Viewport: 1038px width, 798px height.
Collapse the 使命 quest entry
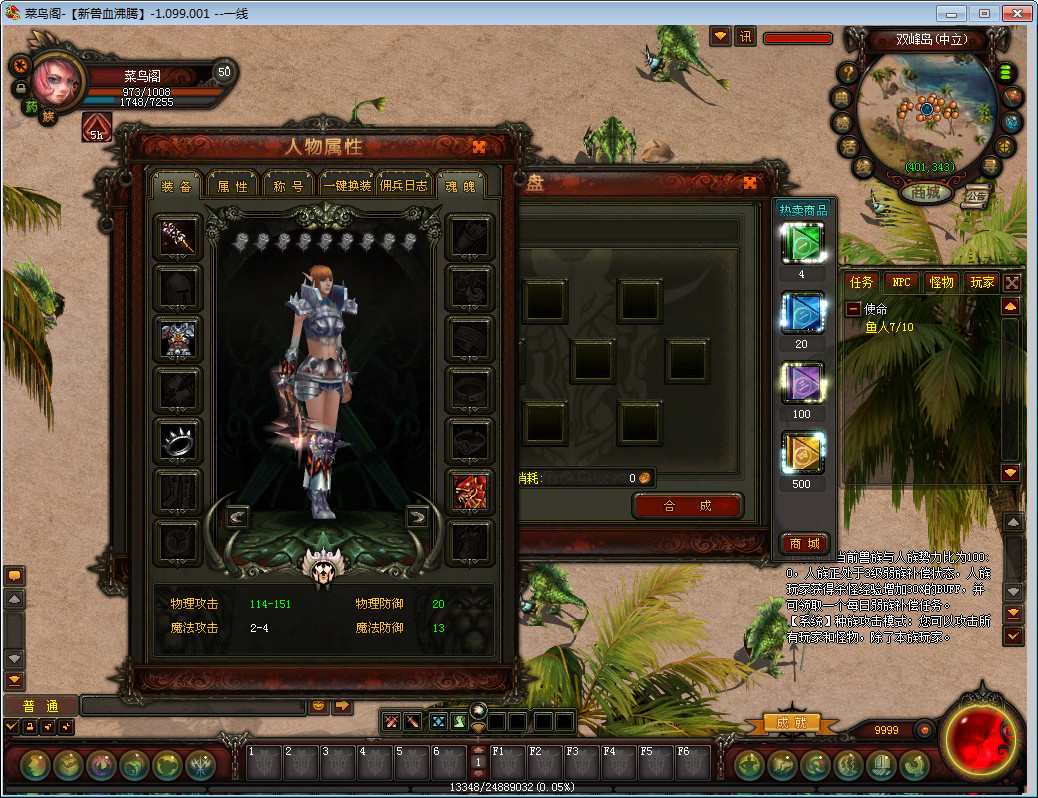click(853, 309)
